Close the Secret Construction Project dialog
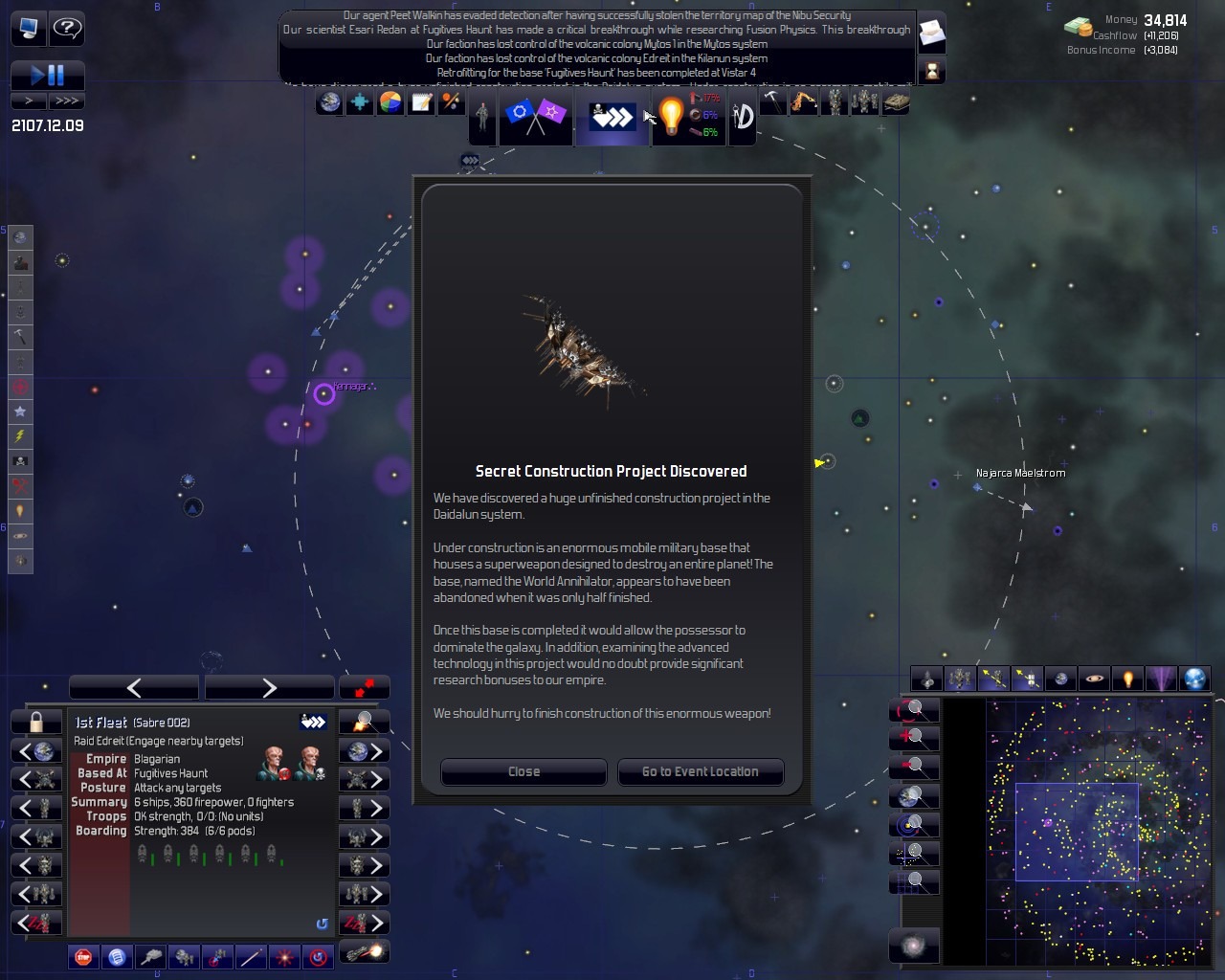This screenshot has width=1225, height=980. [523, 771]
